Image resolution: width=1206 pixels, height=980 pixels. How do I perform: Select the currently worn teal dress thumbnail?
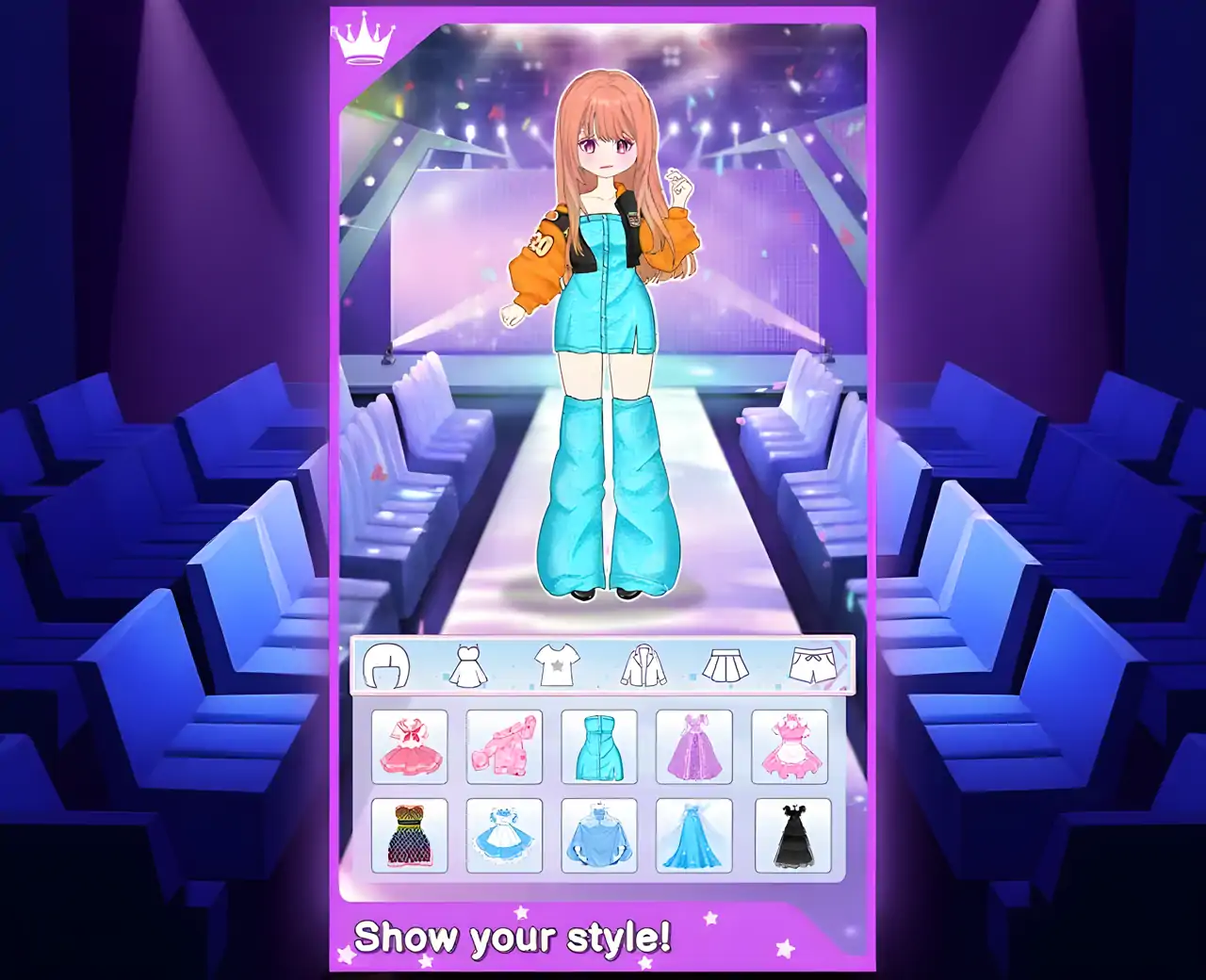pyautogui.click(x=599, y=745)
